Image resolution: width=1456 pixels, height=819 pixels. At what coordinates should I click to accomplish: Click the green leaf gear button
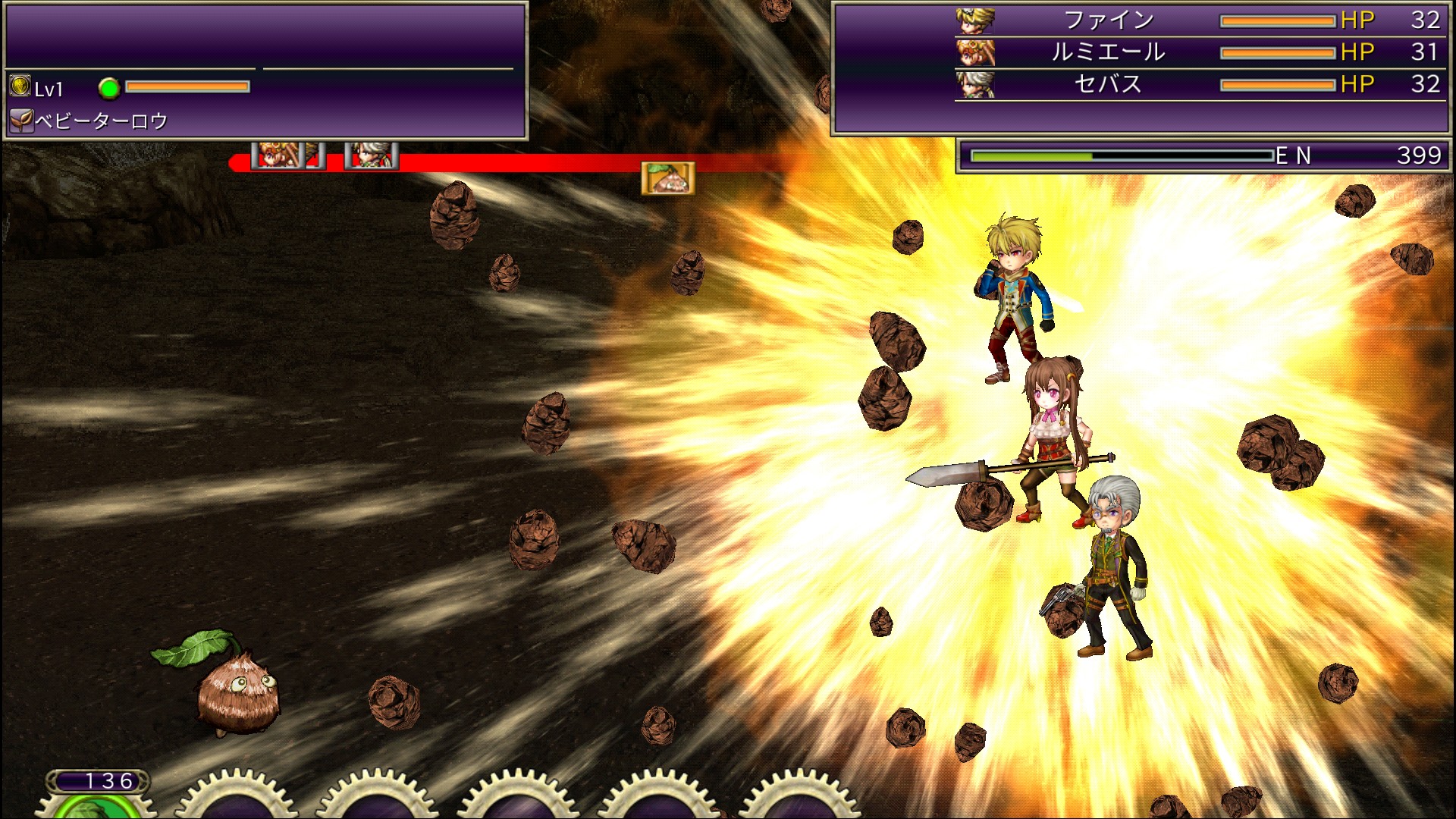91,805
